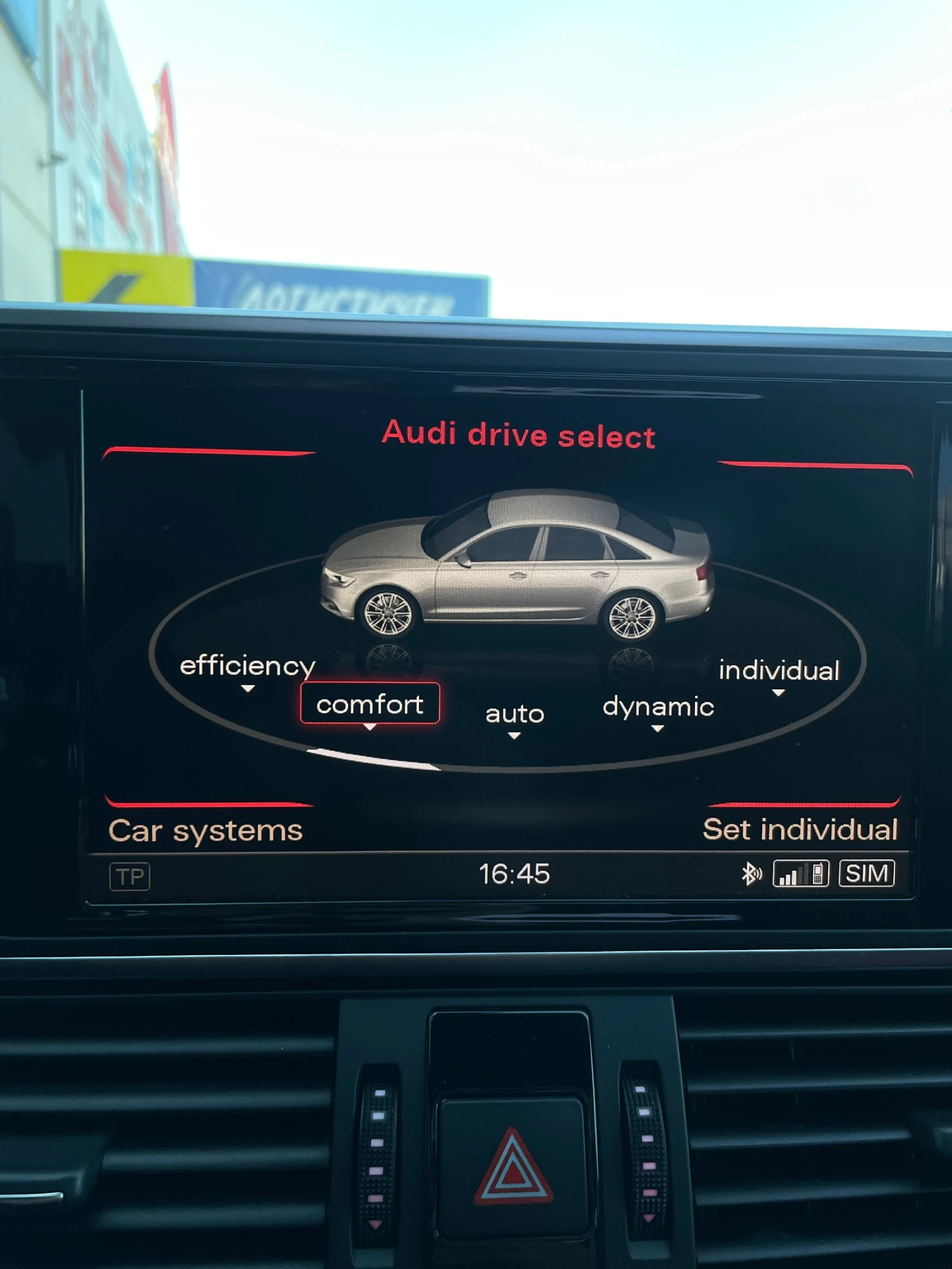This screenshot has width=952, height=1269.
Task: Select the auto drive mode
Action: [514, 713]
